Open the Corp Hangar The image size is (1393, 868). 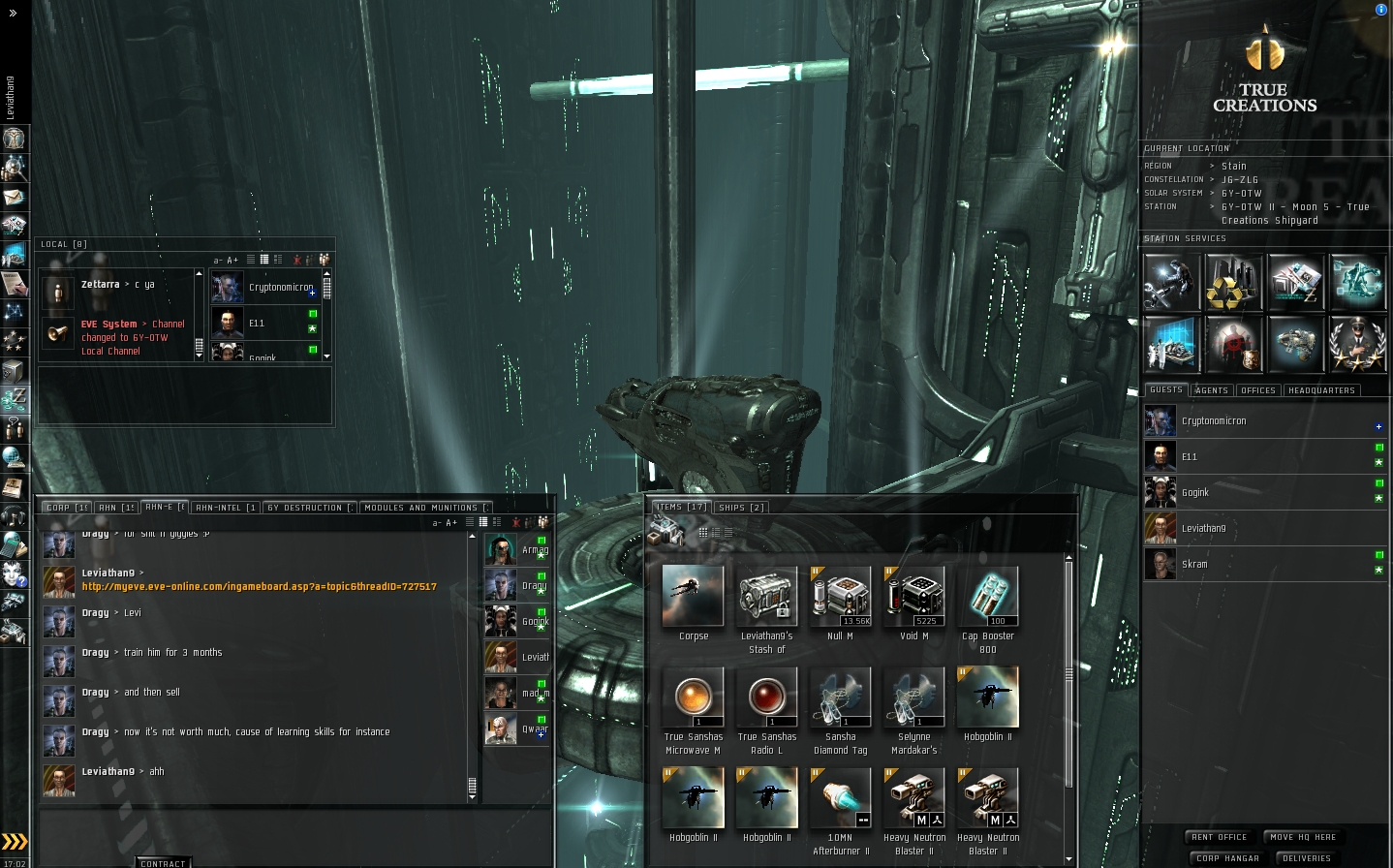click(1227, 858)
